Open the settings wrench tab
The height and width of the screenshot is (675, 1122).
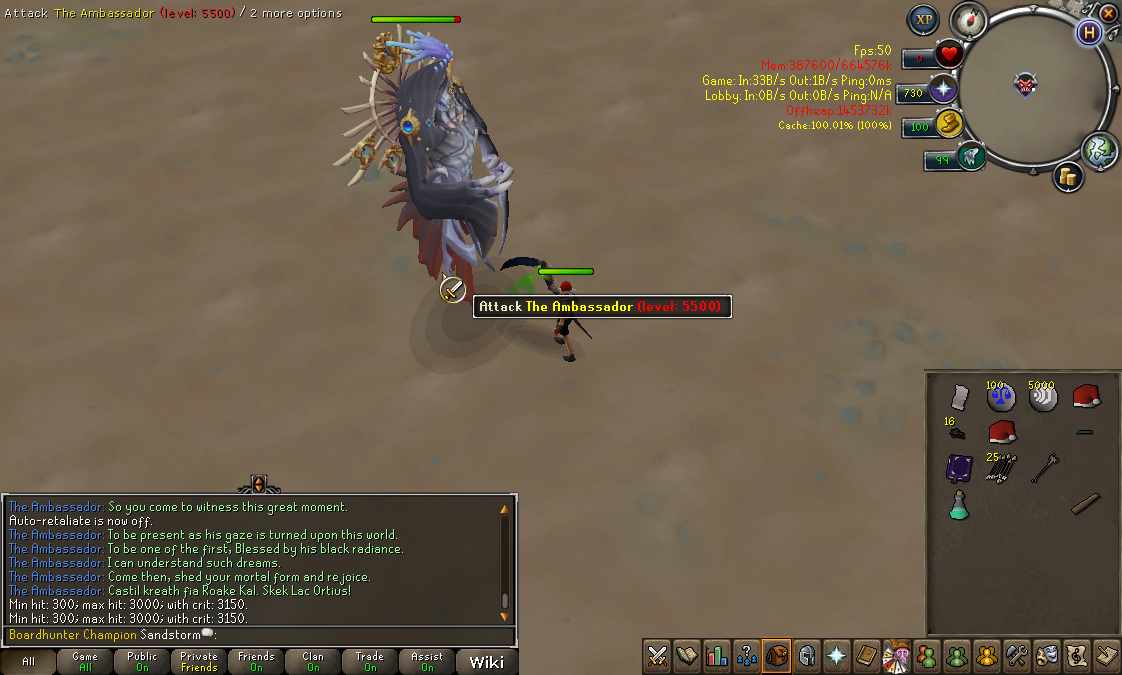coord(1016,656)
